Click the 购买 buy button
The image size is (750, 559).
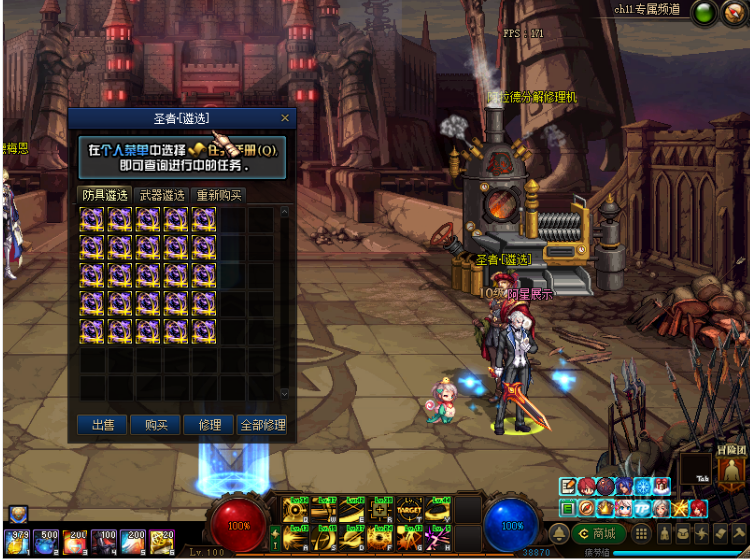point(156,425)
